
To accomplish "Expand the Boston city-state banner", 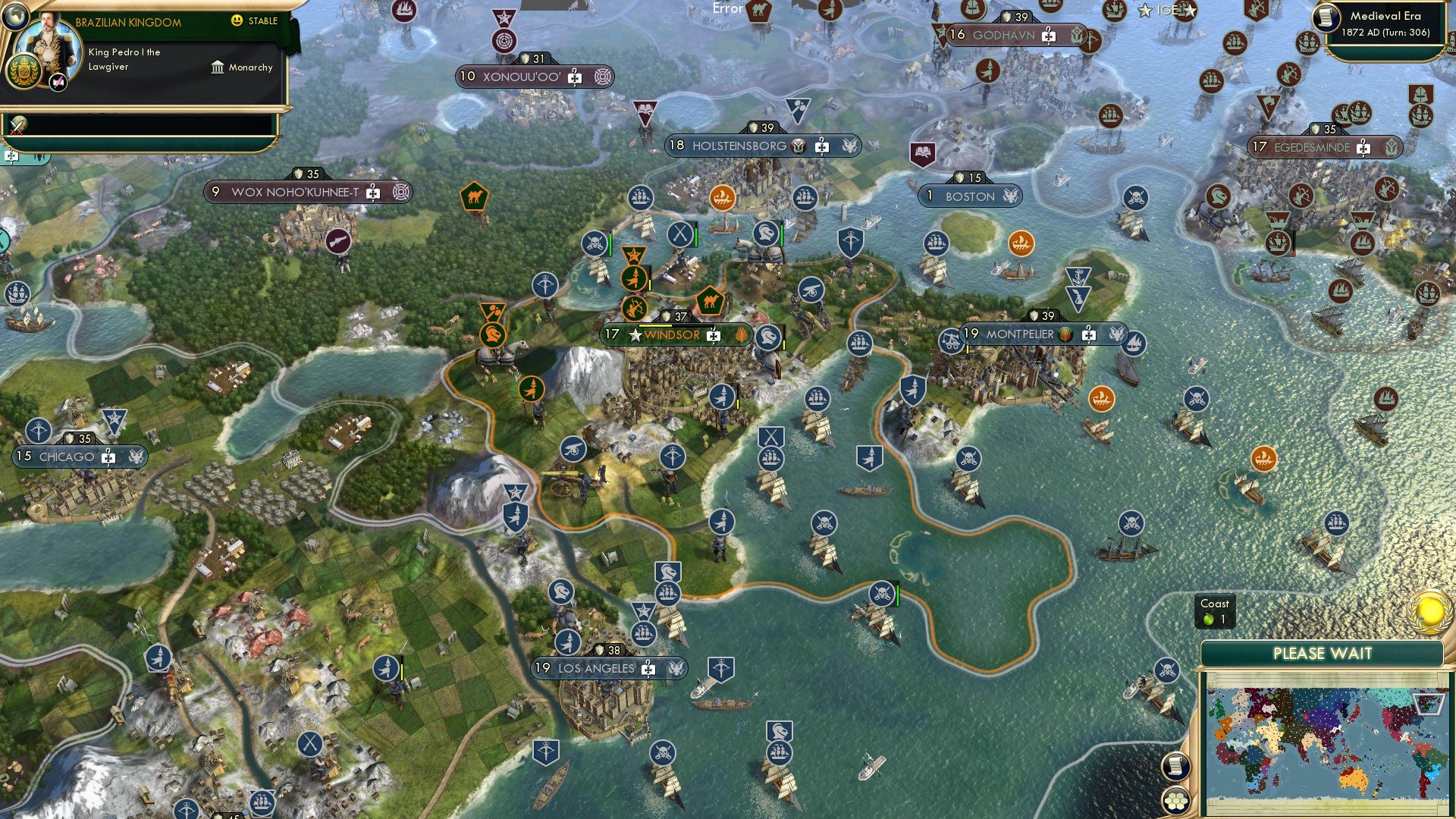I will (x=969, y=196).
